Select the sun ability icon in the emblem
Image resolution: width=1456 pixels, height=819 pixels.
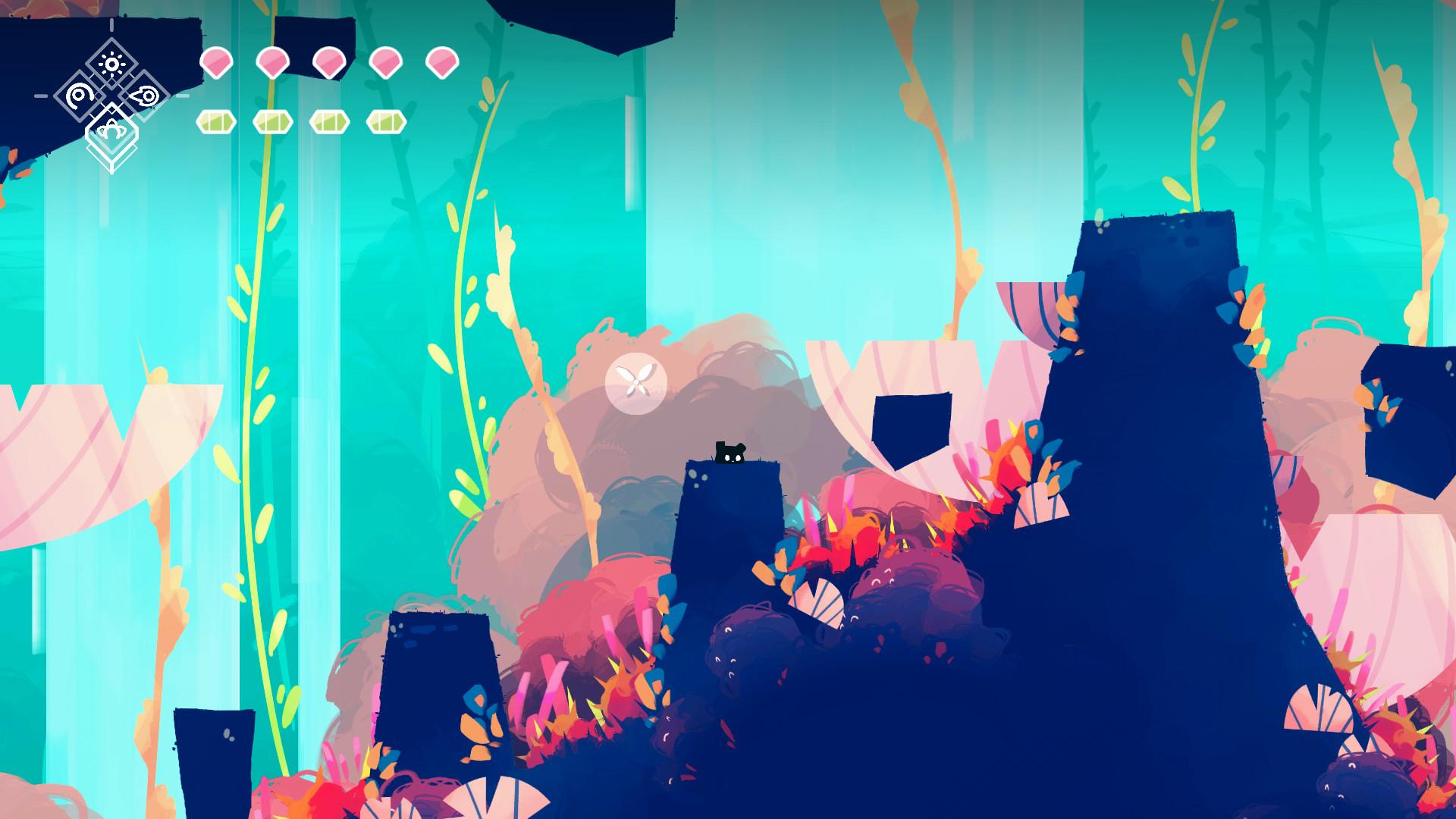pos(113,63)
